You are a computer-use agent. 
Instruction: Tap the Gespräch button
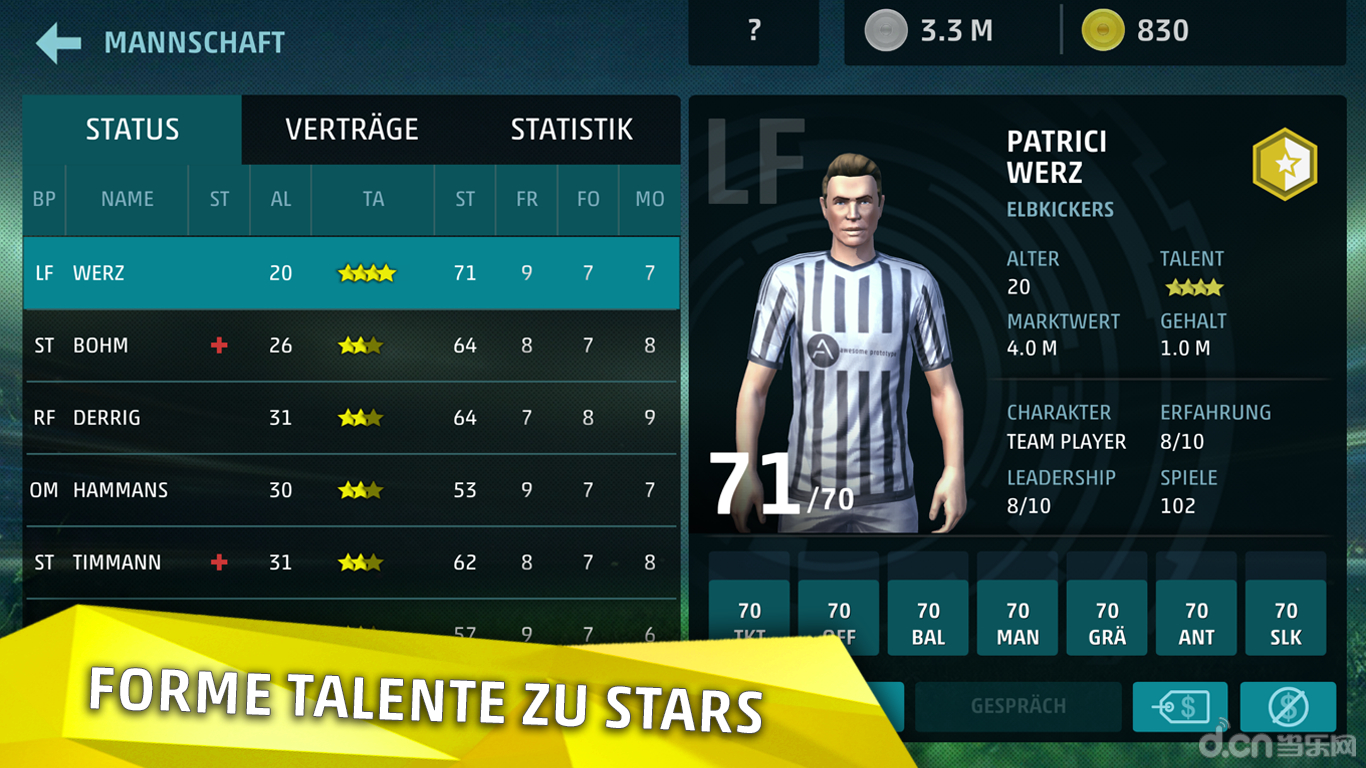pyautogui.click(x=1018, y=706)
